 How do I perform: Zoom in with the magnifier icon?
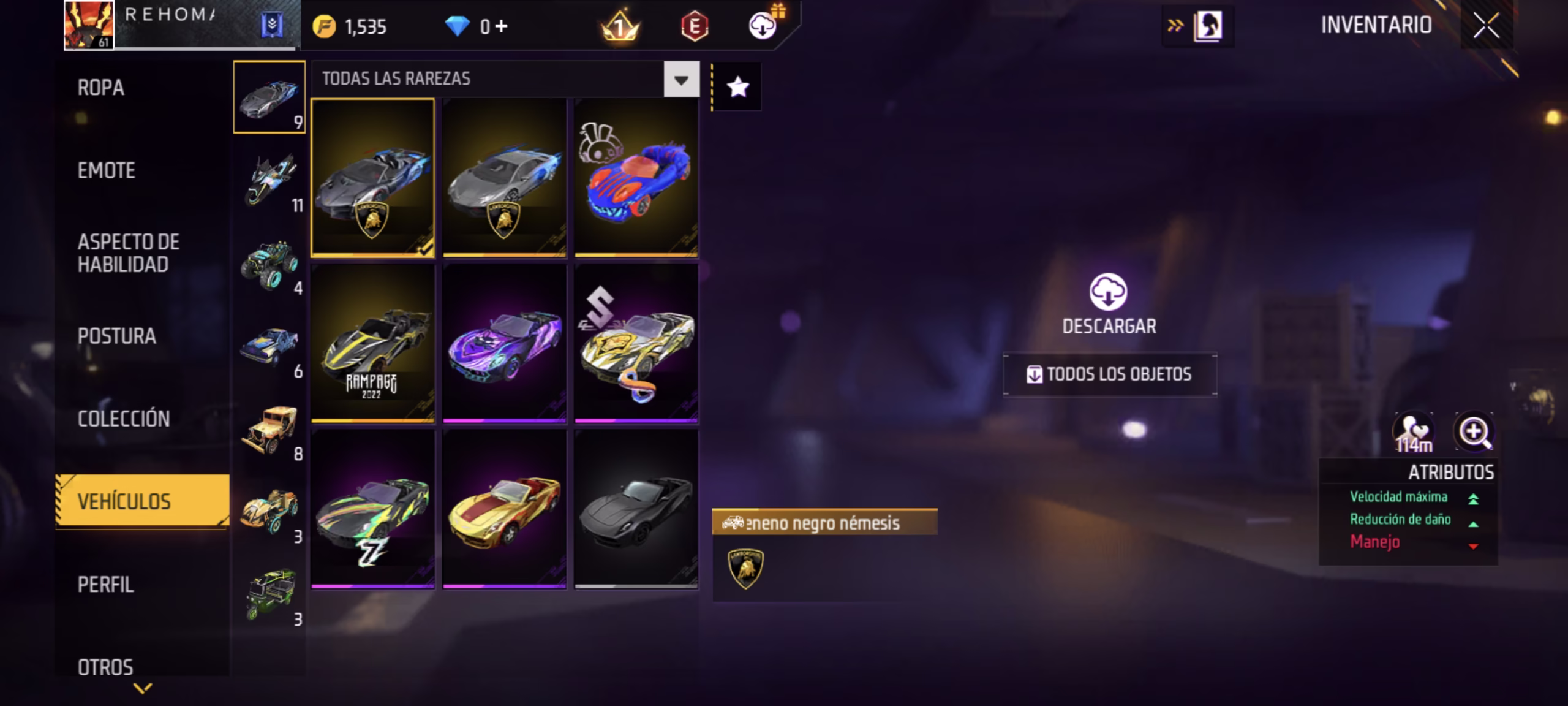coord(1474,432)
